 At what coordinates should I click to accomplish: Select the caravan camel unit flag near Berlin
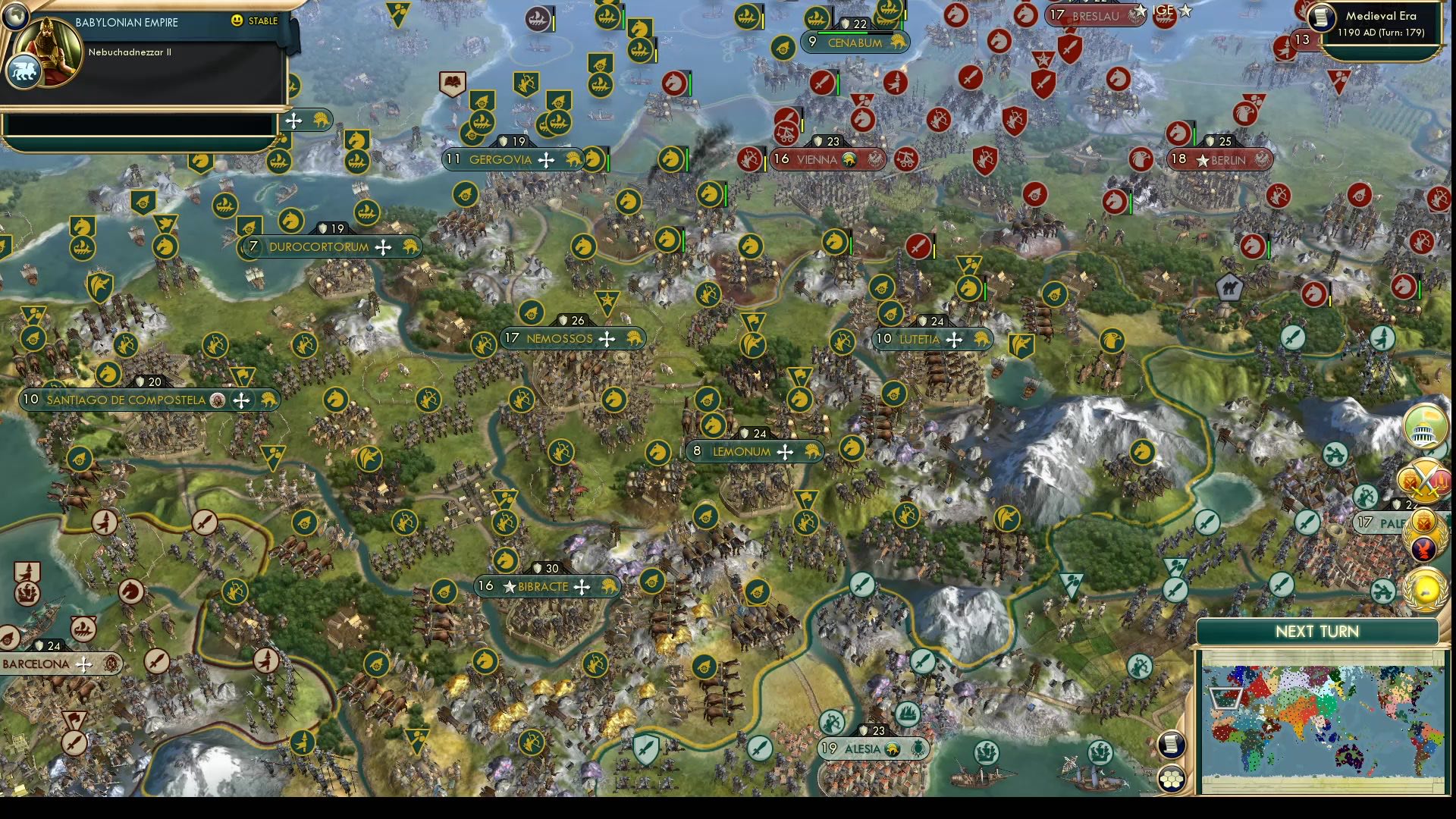1230,288
